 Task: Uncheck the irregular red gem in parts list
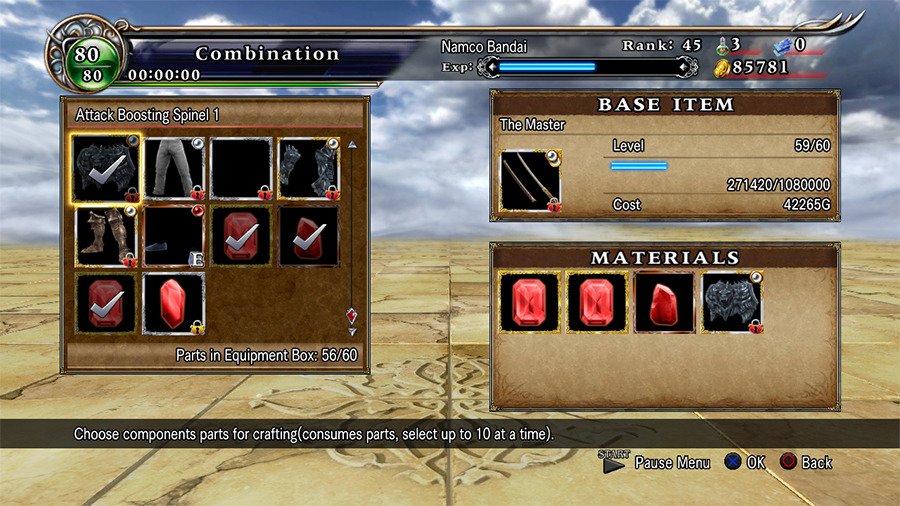[x=308, y=236]
